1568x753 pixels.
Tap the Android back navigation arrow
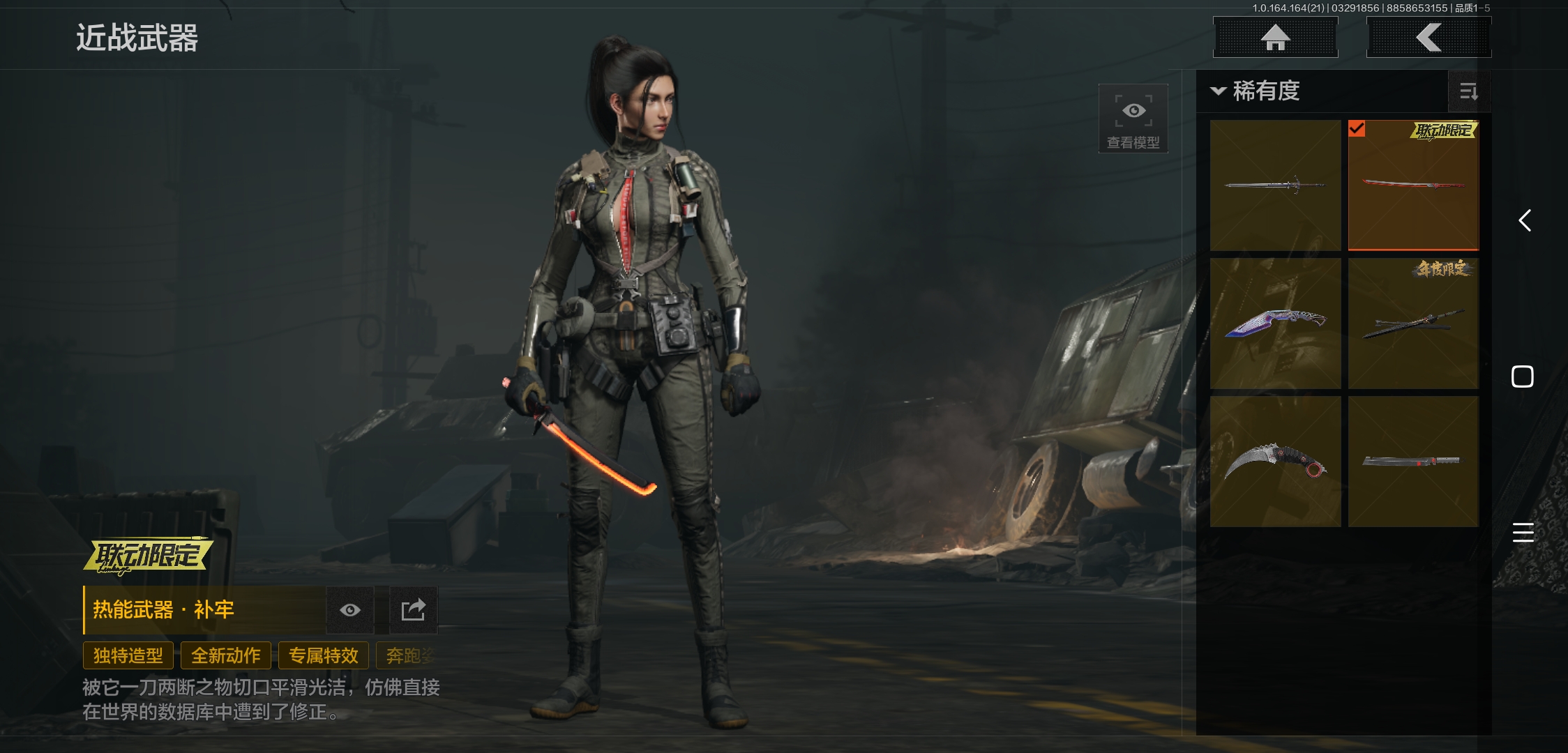pos(1525,221)
